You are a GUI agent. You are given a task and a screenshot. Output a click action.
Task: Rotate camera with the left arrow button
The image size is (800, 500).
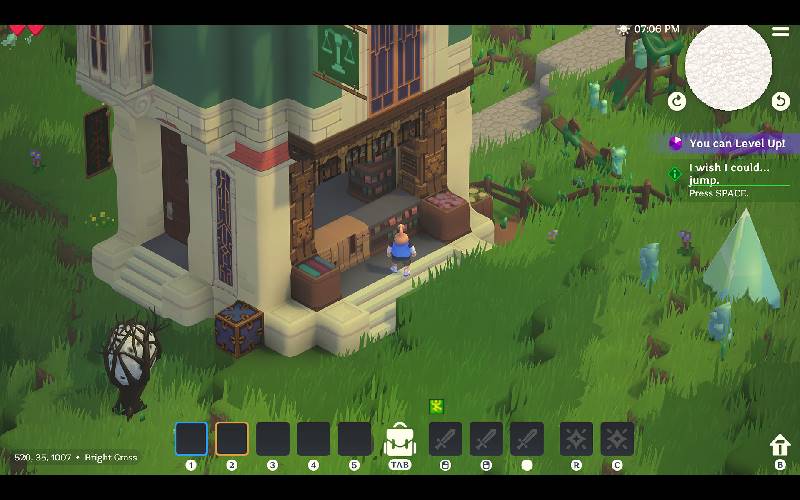677,100
